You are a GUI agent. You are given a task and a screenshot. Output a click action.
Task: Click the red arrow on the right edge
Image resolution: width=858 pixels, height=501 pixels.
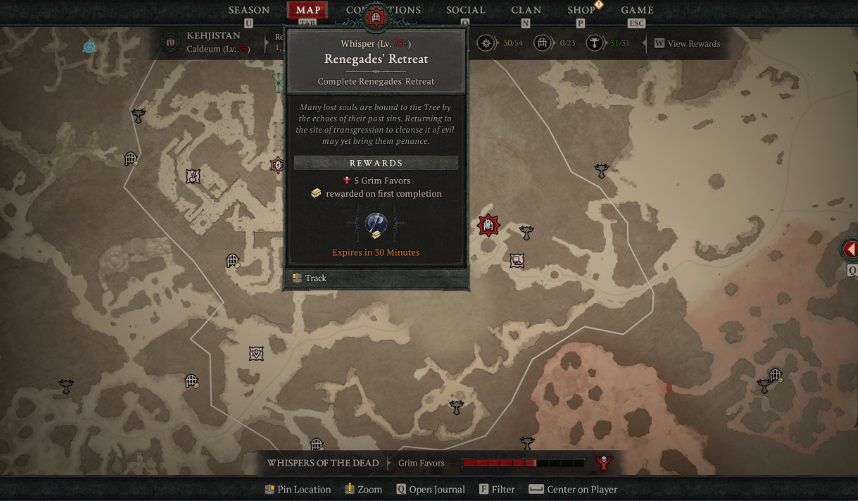tap(850, 249)
